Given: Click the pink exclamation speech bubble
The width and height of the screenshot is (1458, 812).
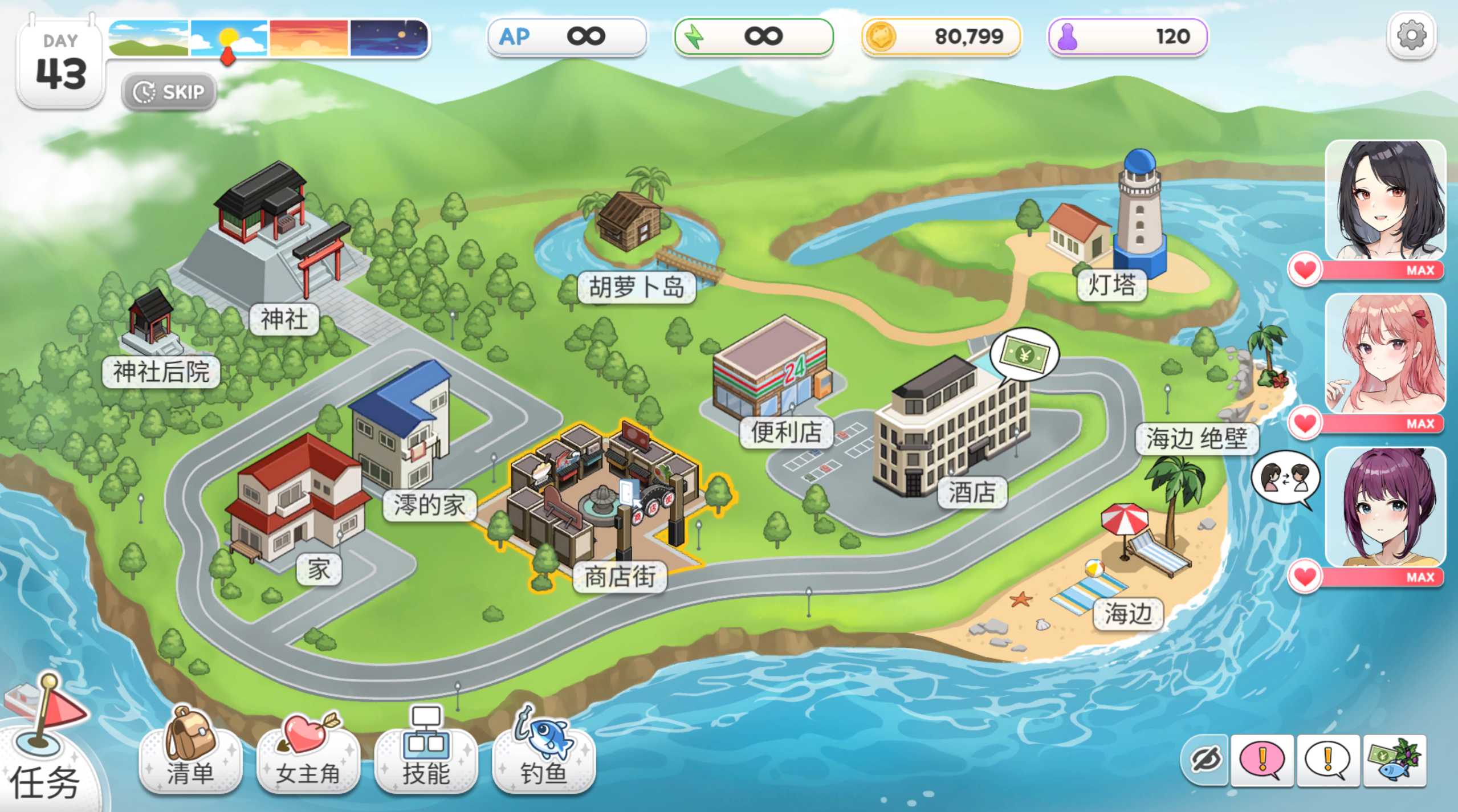Looking at the screenshot, I should click(x=1262, y=760).
